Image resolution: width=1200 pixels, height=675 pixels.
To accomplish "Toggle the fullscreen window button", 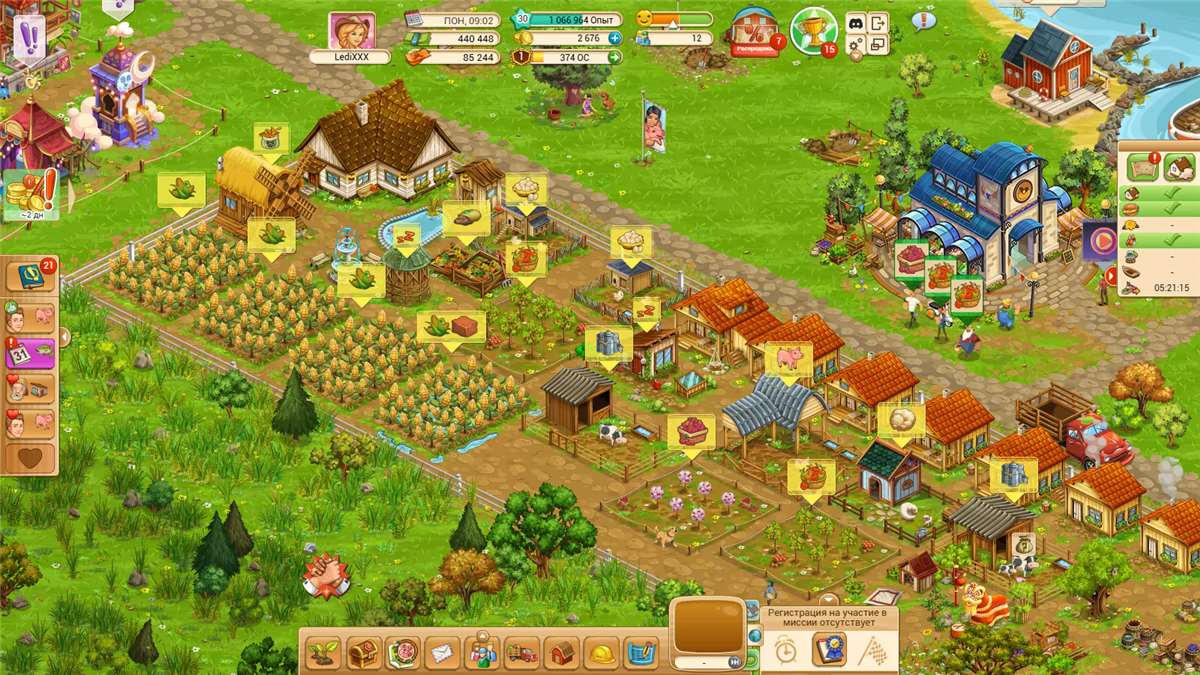I will [878, 44].
